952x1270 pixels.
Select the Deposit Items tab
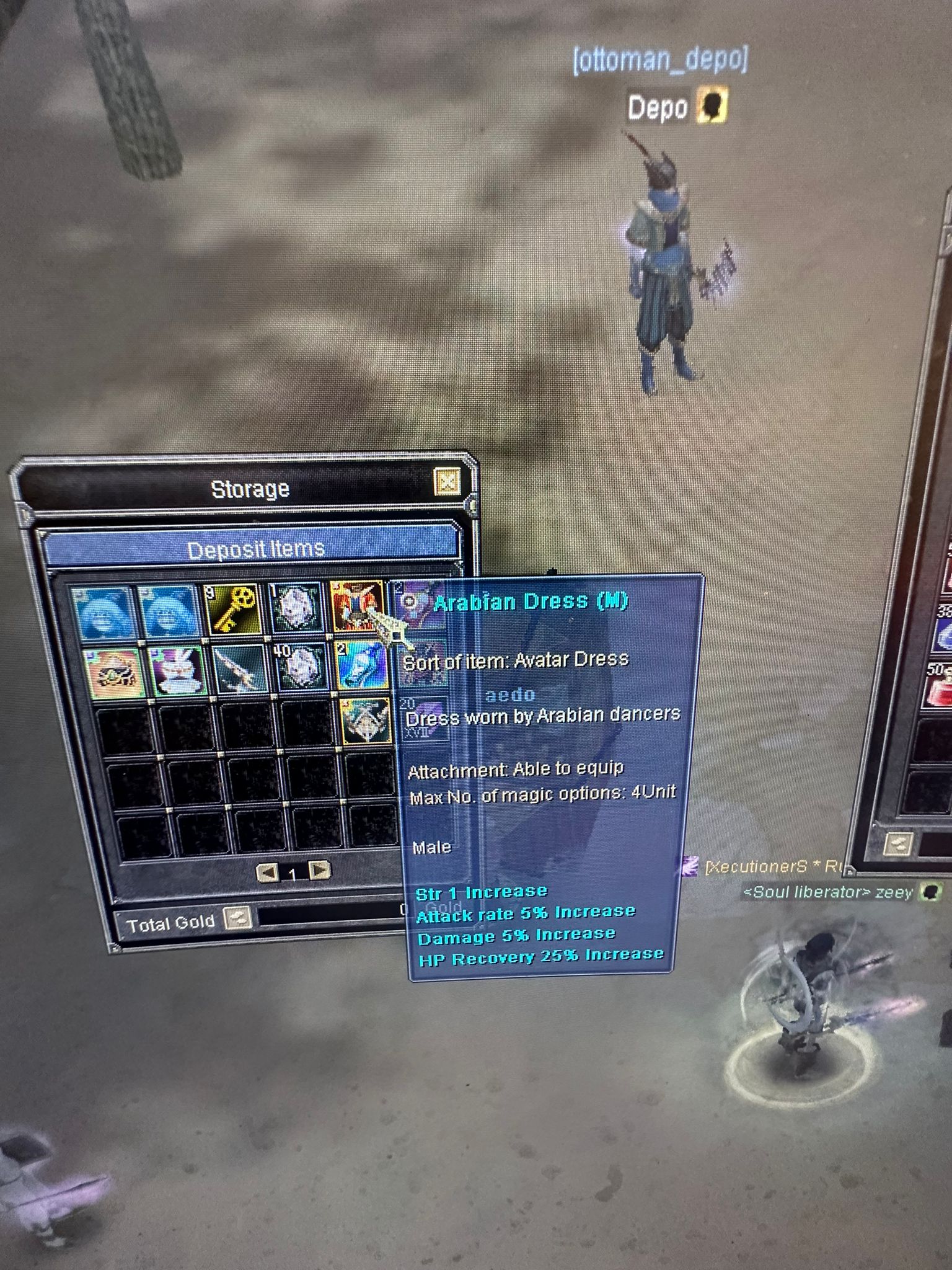tap(255, 549)
